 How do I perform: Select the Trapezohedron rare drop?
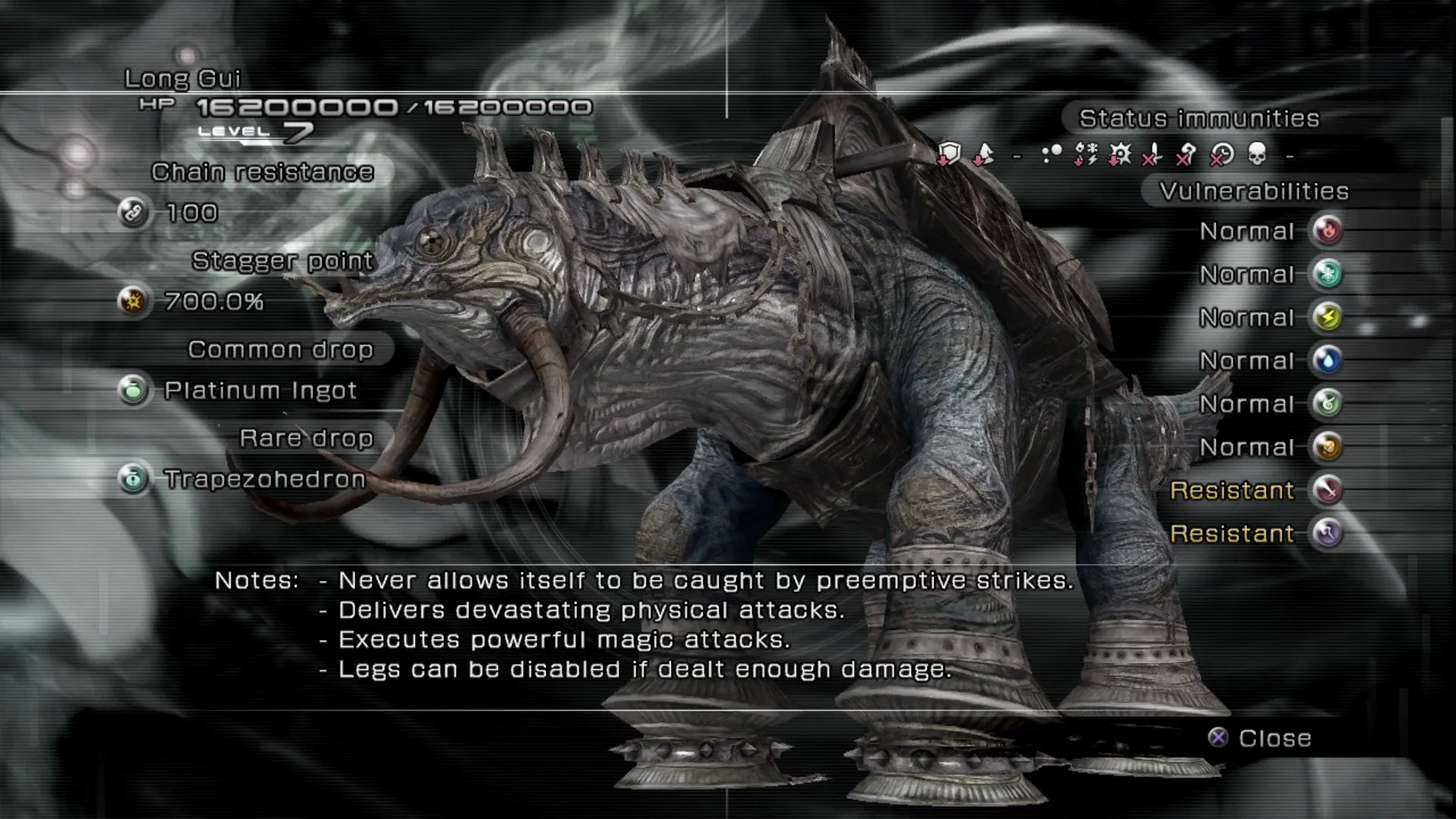coord(264,479)
